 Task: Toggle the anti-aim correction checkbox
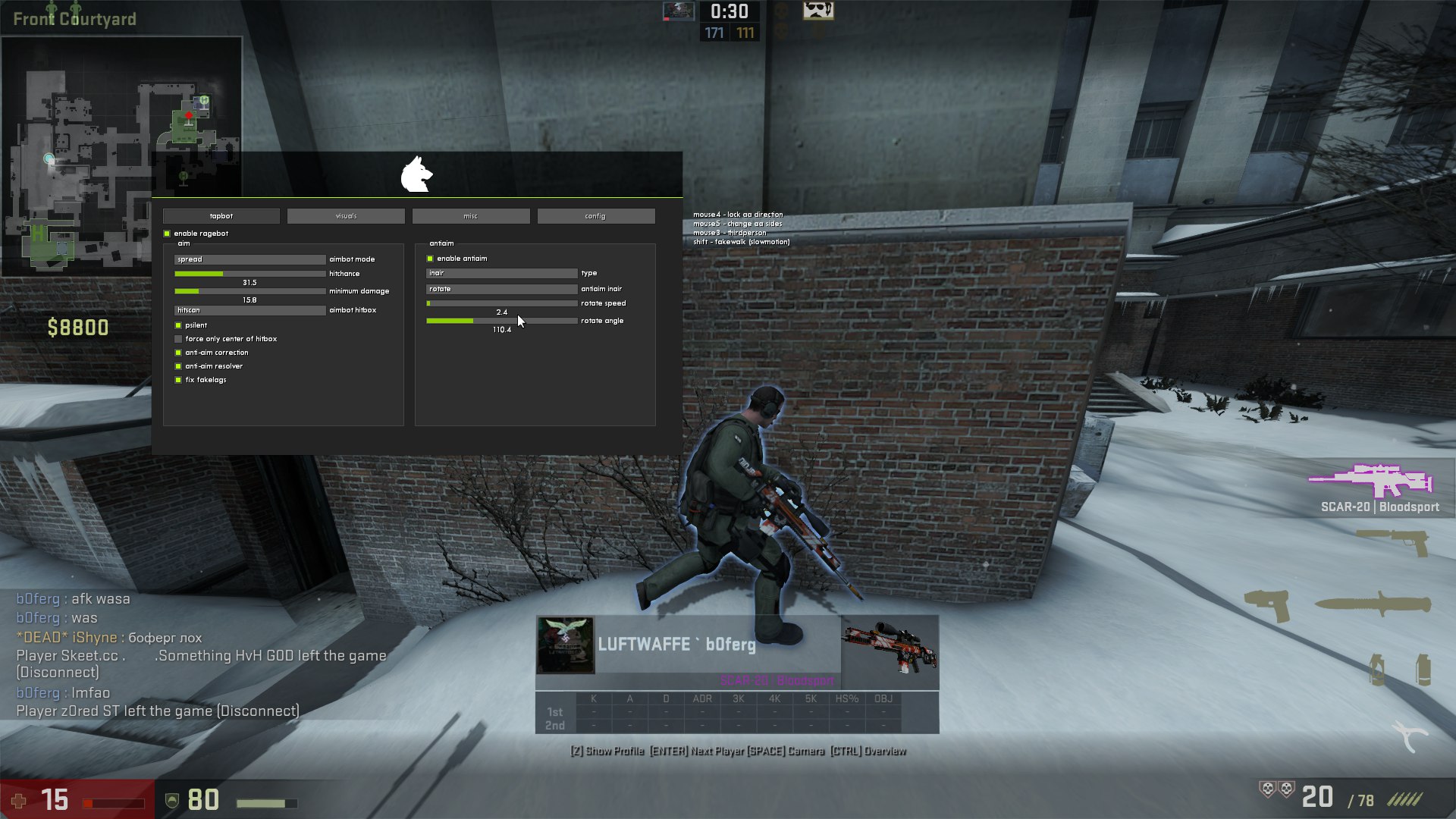[x=179, y=353]
